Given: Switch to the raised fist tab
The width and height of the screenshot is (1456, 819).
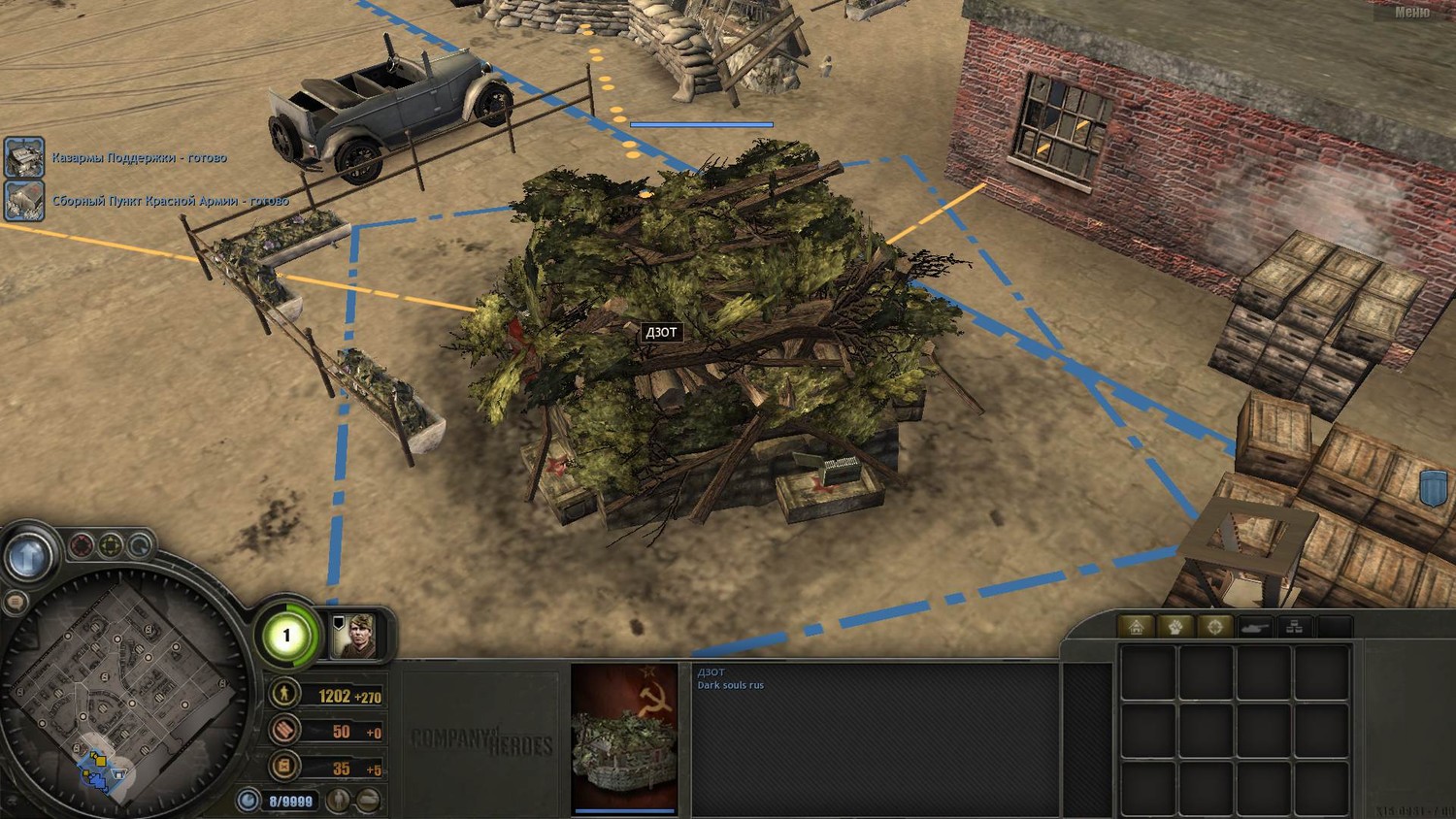Looking at the screenshot, I should (1175, 627).
